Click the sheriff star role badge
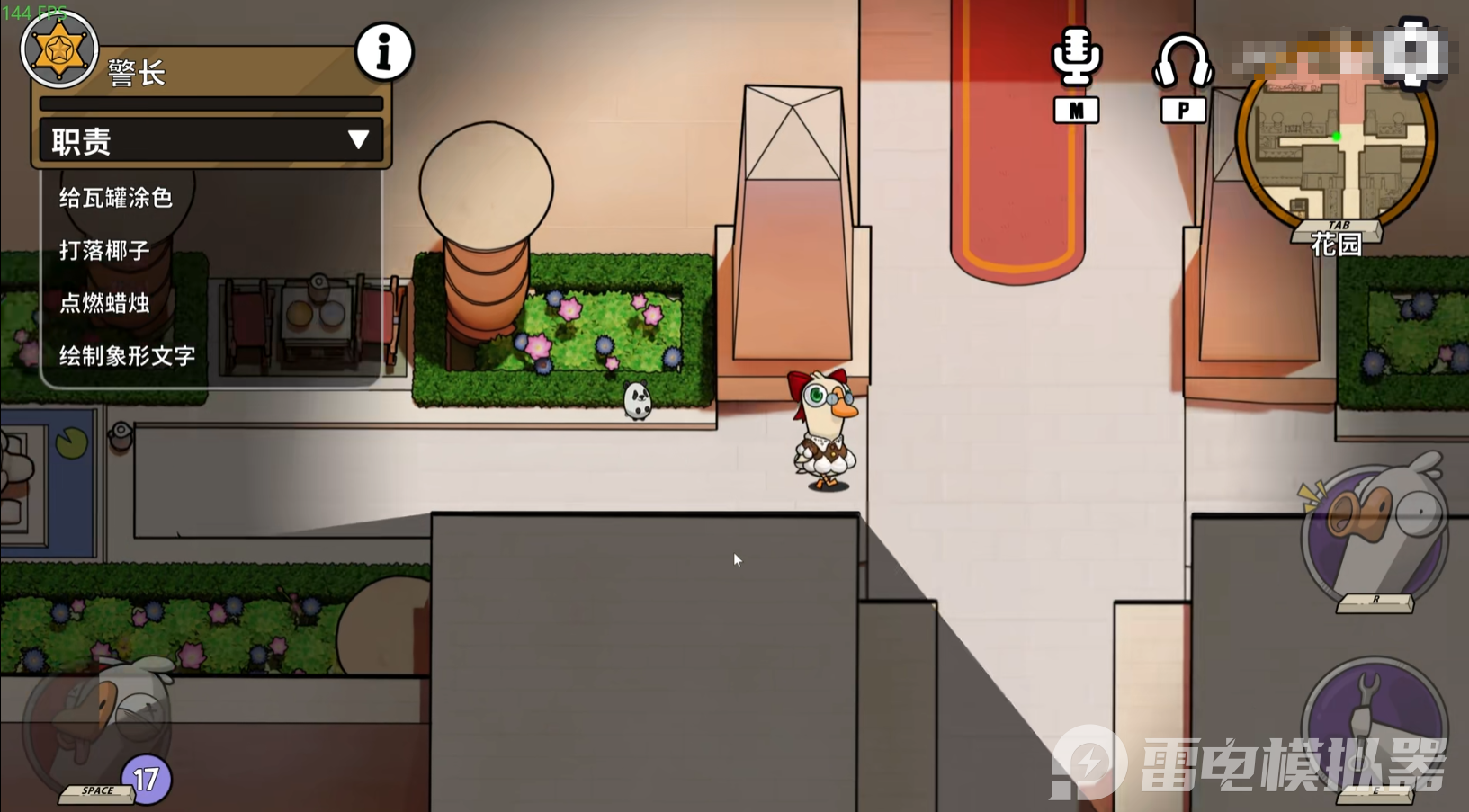This screenshot has width=1469, height=812. pyautogui.click(x=59, y=49)
